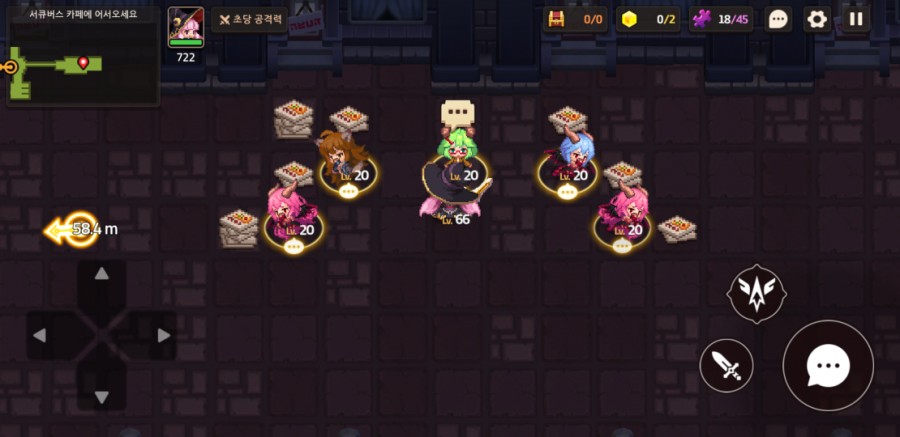Toggle the 초당 공격력 damage-per-second display

pyautogui.click(x=250, y=20)
